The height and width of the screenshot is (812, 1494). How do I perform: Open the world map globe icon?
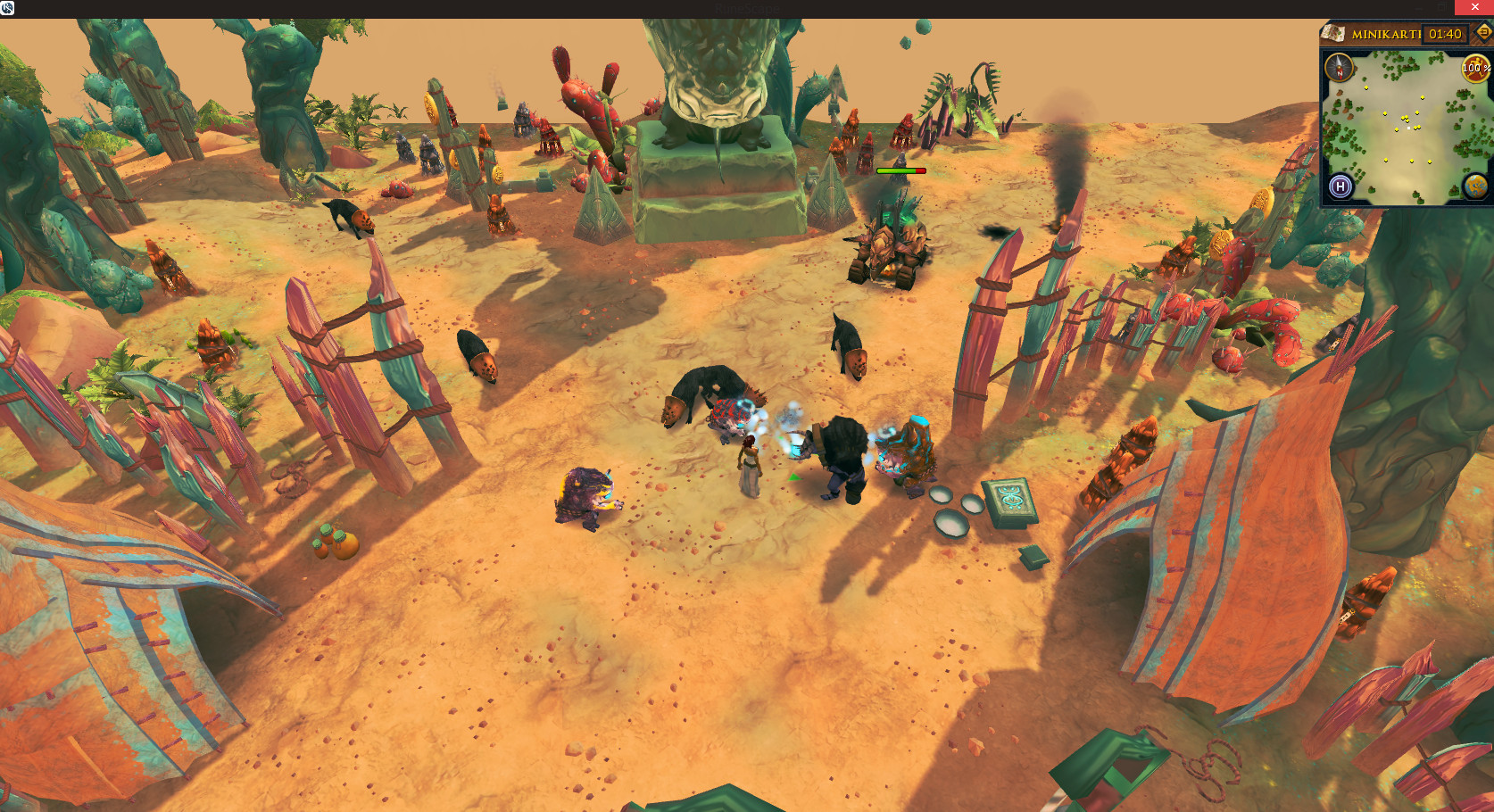pos(1474,186)
